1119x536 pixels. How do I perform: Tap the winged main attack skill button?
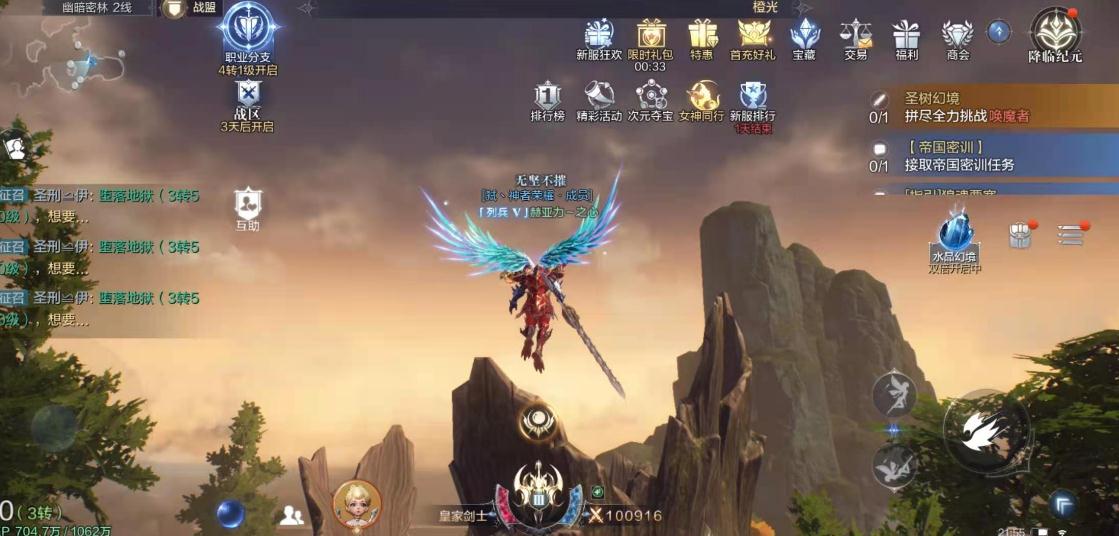[987, 430]
